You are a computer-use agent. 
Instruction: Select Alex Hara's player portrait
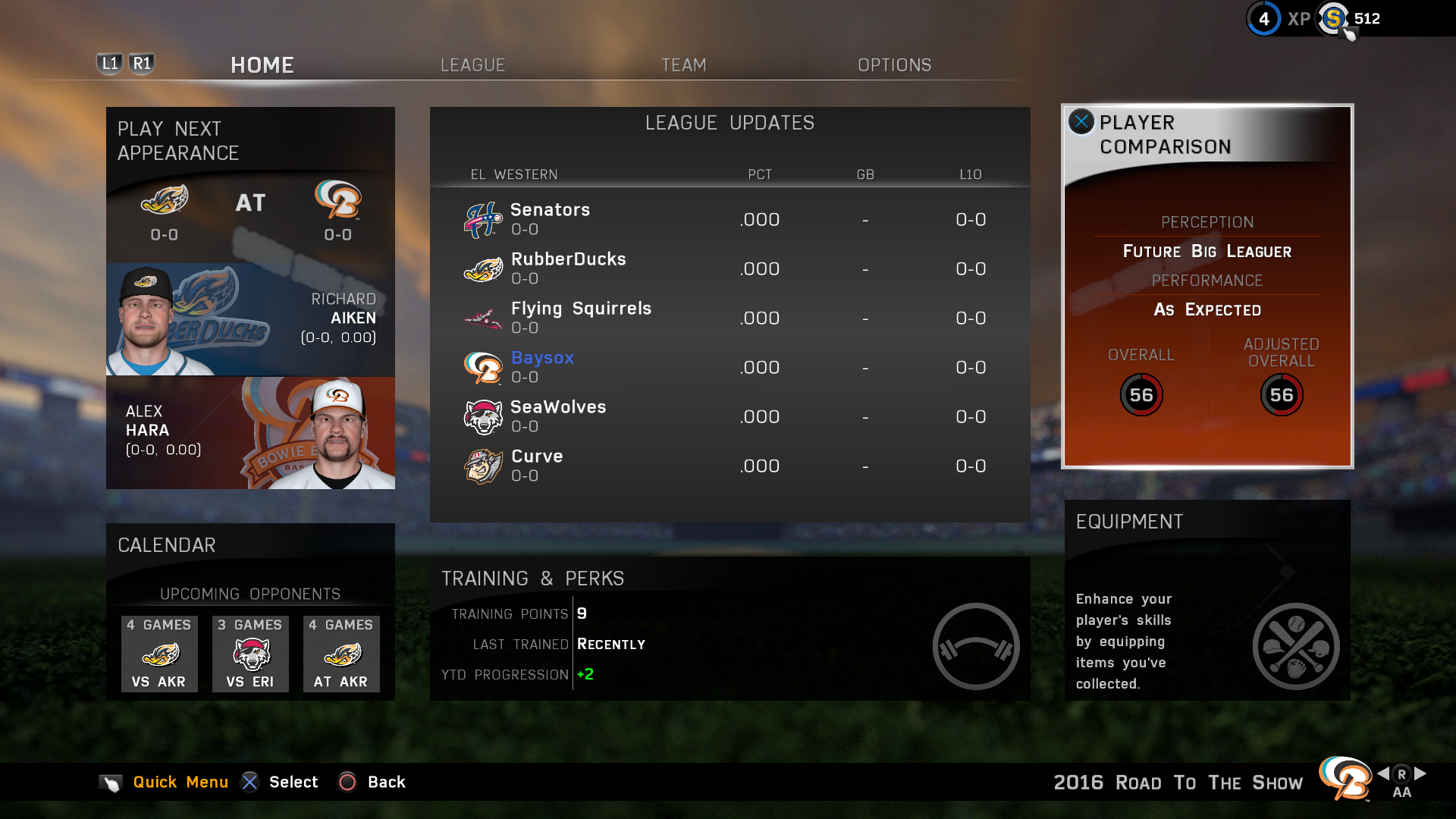point(334,432)
